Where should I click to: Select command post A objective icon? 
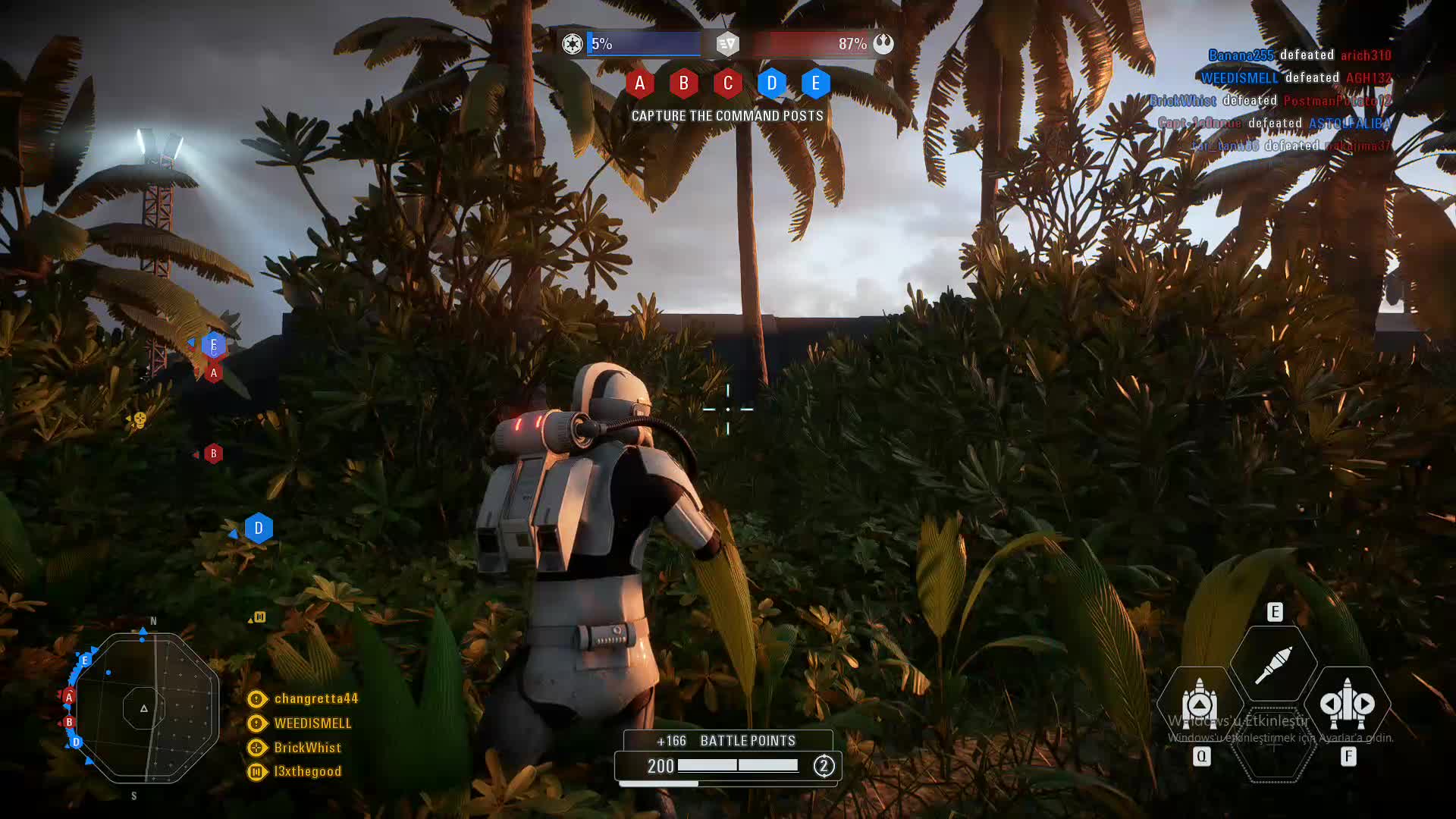point(639,83)
